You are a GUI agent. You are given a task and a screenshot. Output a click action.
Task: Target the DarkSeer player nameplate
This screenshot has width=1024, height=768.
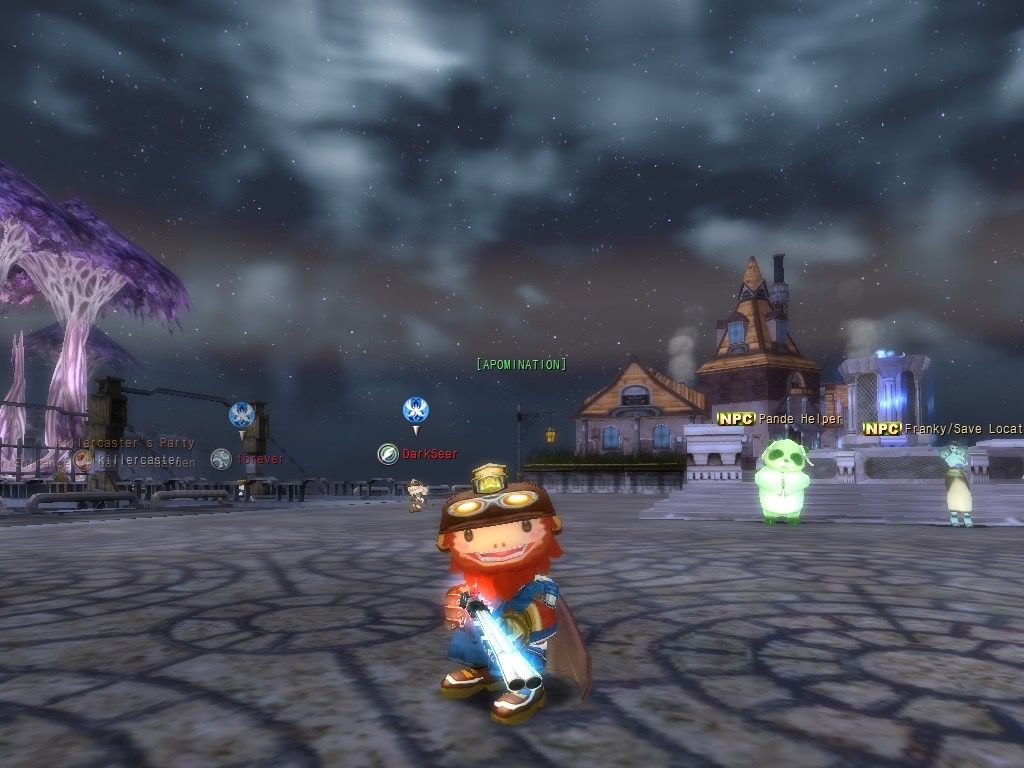pos(429,454)
